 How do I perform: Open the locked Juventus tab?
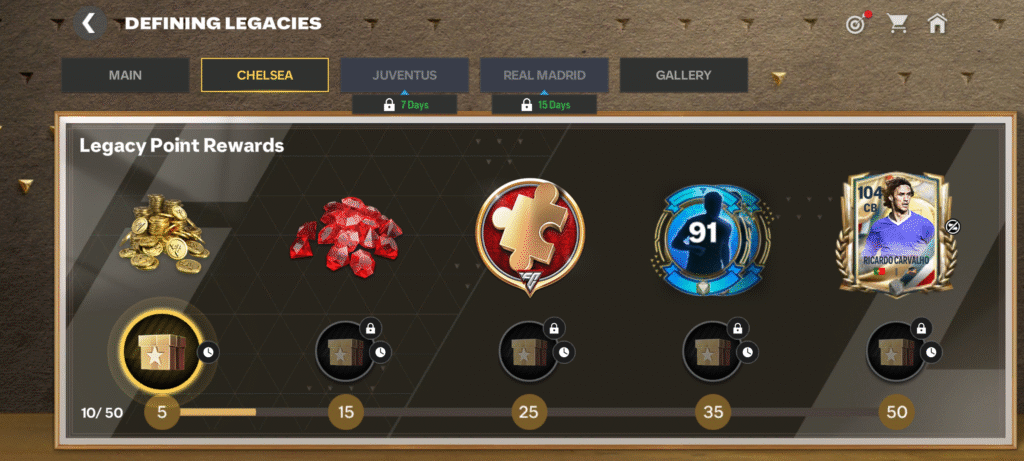(x=404, y=75)
